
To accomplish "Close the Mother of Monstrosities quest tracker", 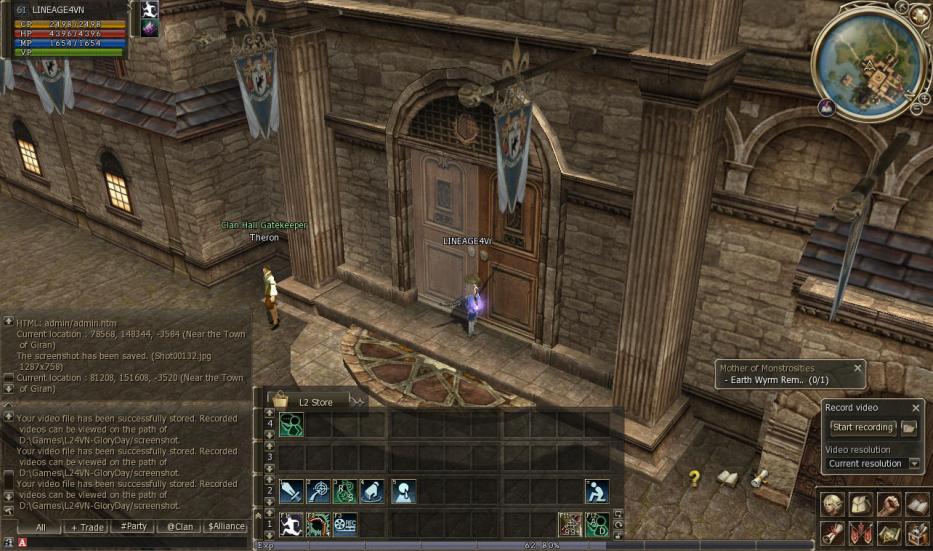I will [x=857, y=368].
